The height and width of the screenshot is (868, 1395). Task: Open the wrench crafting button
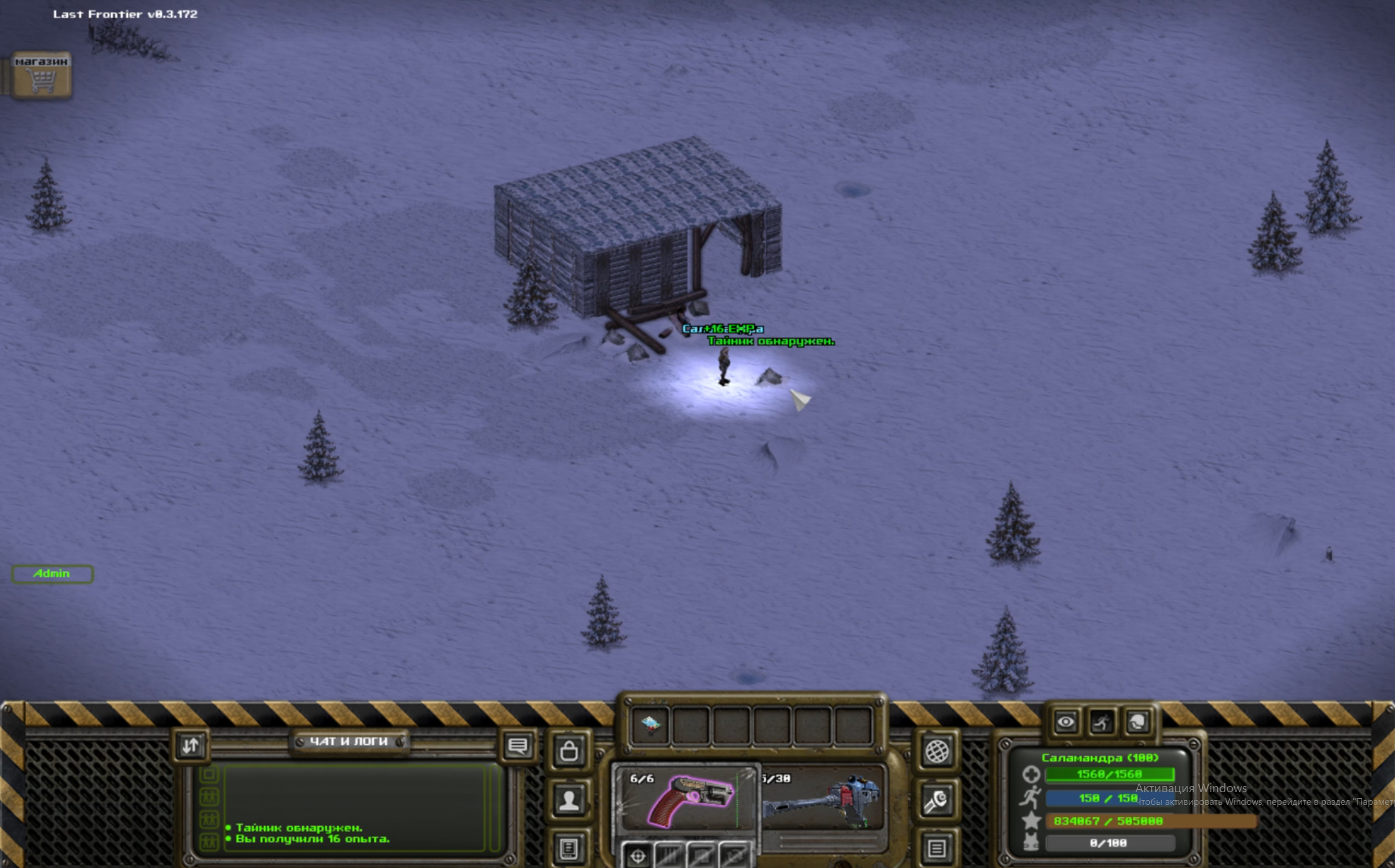point(936,801)
